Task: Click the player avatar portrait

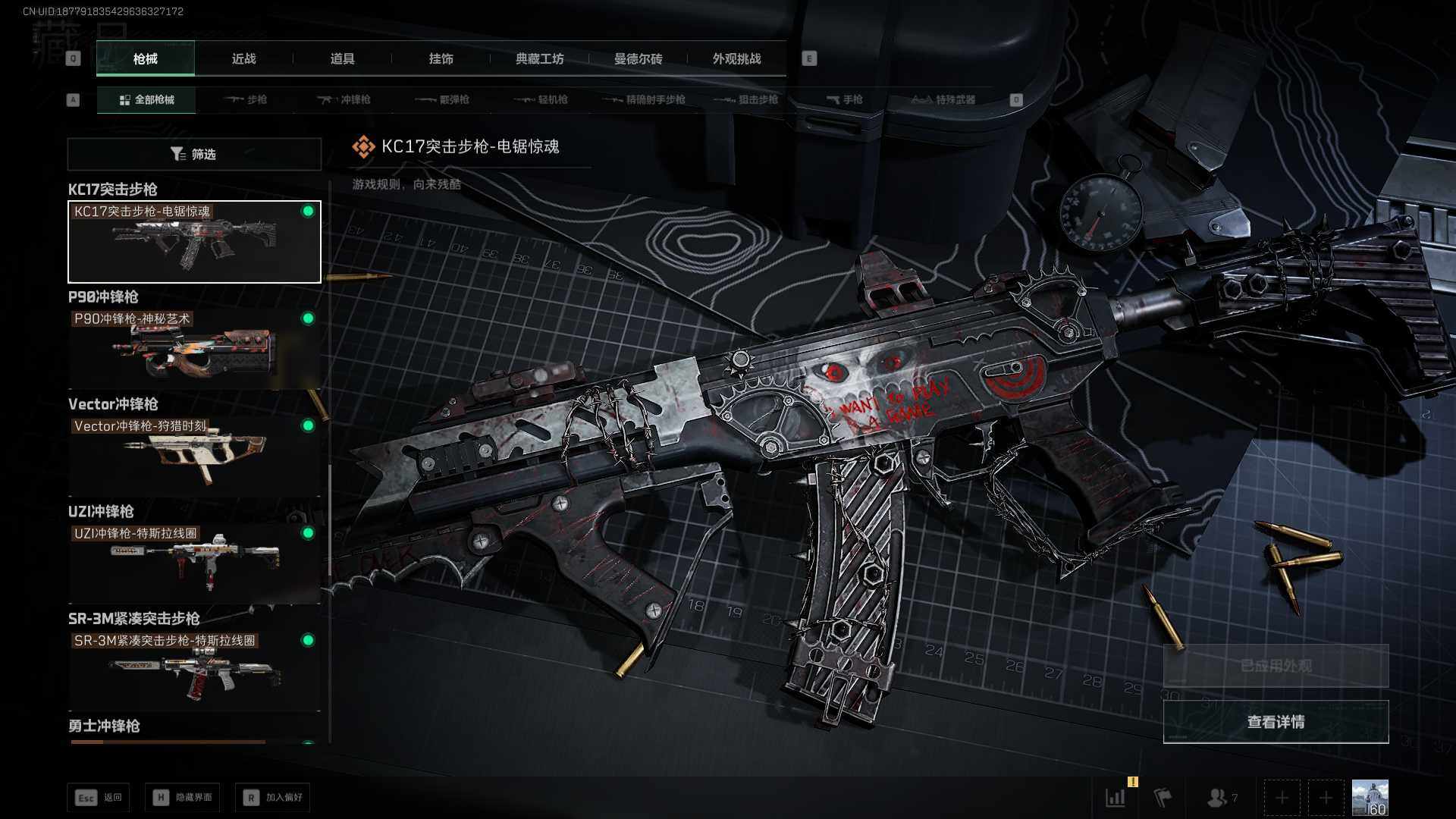Action: coord(1370,797)
